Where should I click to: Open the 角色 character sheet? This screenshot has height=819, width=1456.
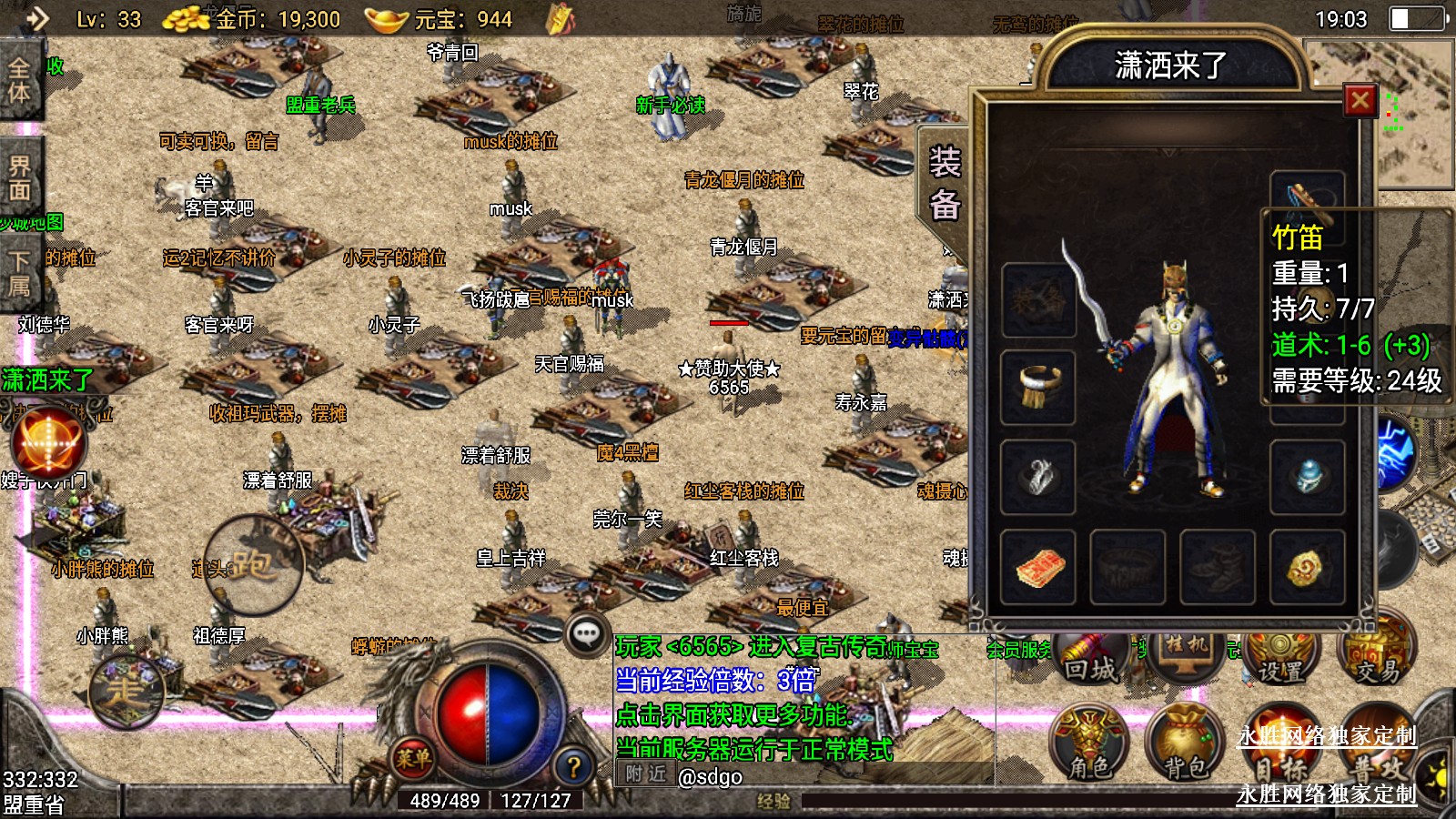[1089, 743]
